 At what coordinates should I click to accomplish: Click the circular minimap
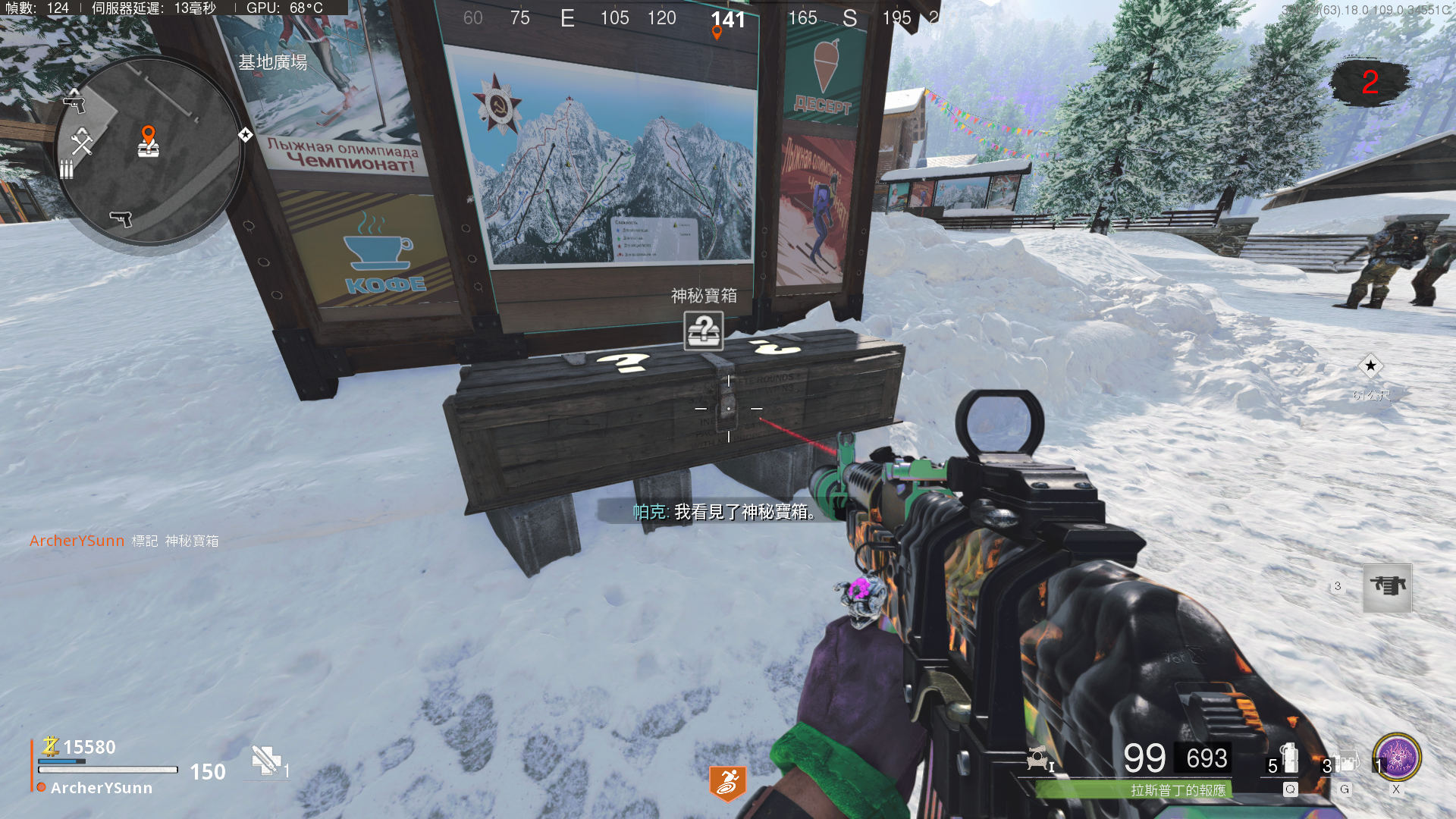pyautogui.click(x=149, y=152)
